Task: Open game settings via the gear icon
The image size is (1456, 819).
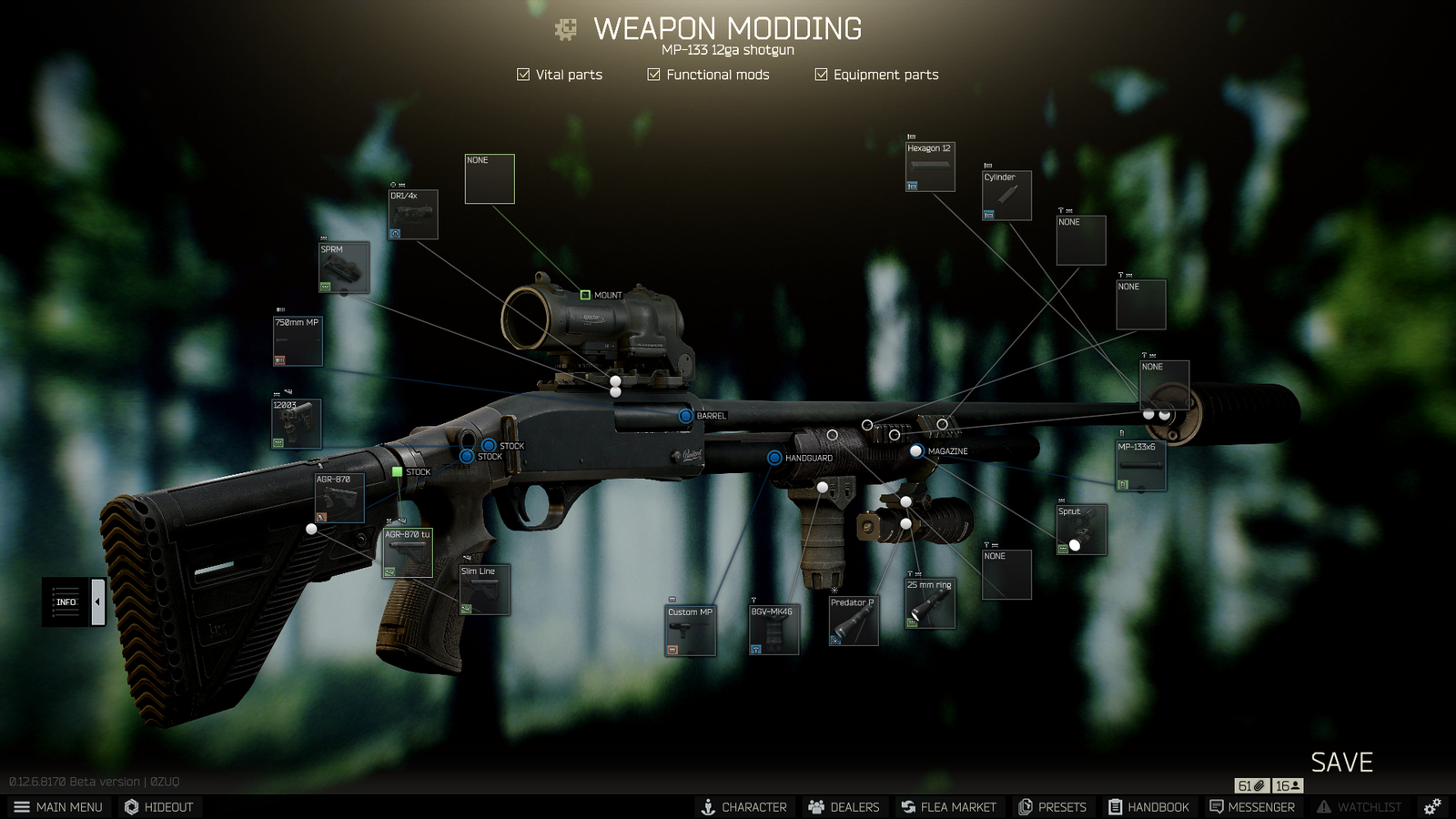Action: (x=1431, y=806)
